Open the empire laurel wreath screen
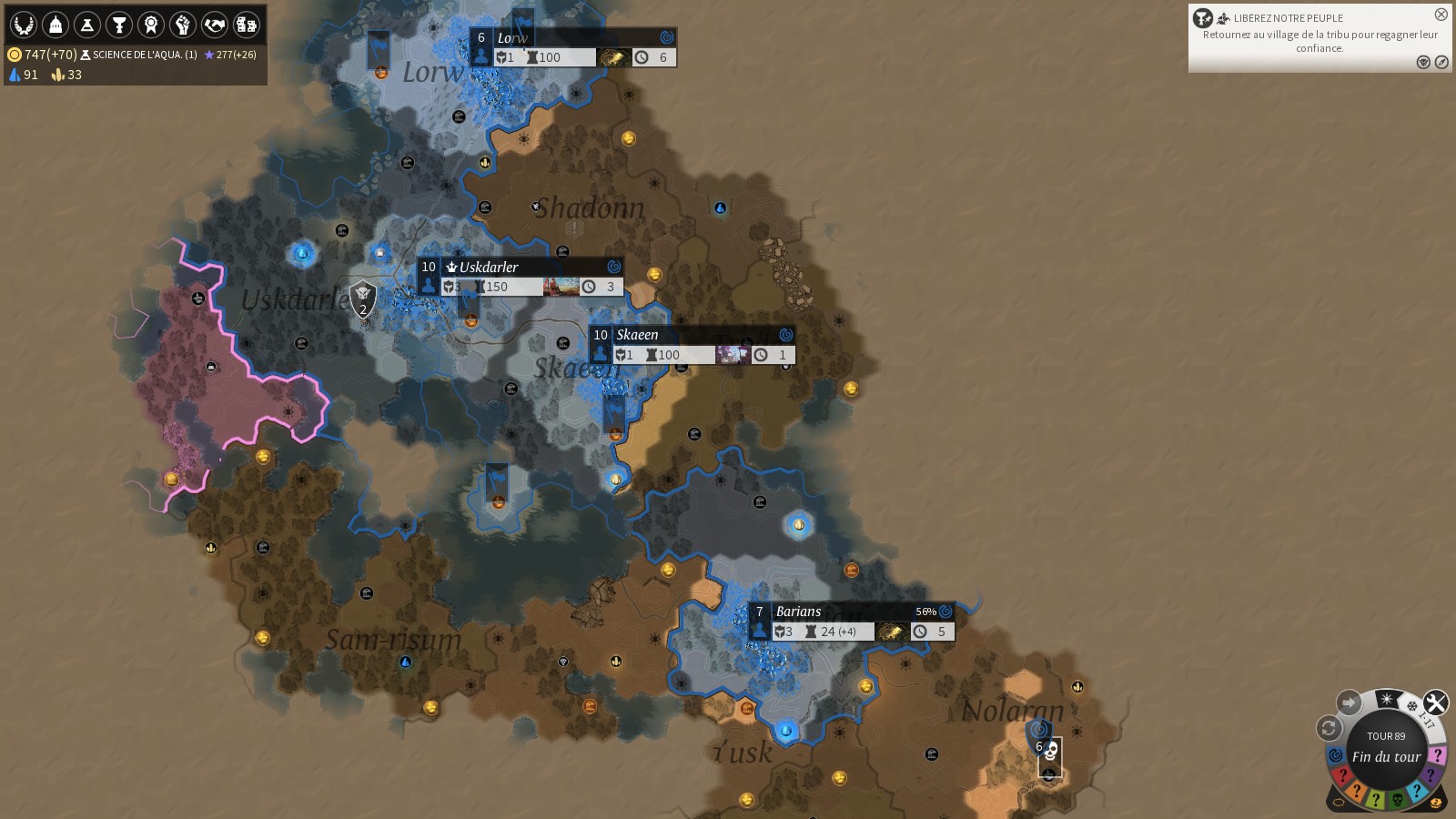The width and height of the screenshot is (1456, 819). click(24, 25)
